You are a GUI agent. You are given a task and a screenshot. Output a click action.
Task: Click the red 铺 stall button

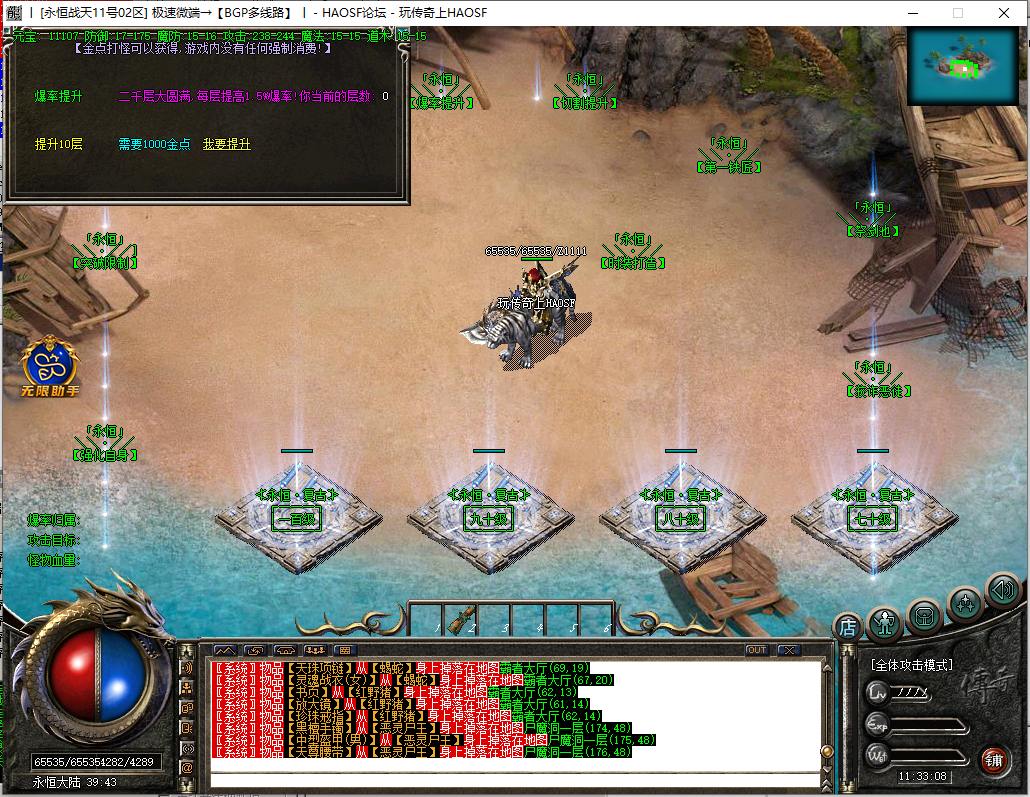993,760
